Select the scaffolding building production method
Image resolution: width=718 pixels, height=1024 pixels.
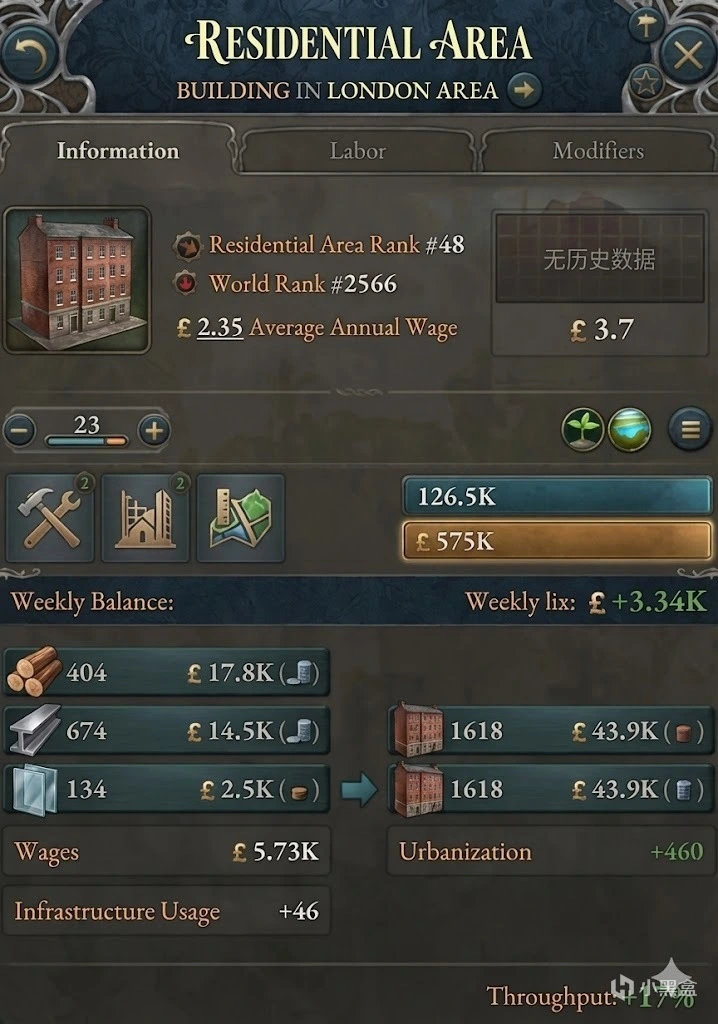[x=145, y=518]
